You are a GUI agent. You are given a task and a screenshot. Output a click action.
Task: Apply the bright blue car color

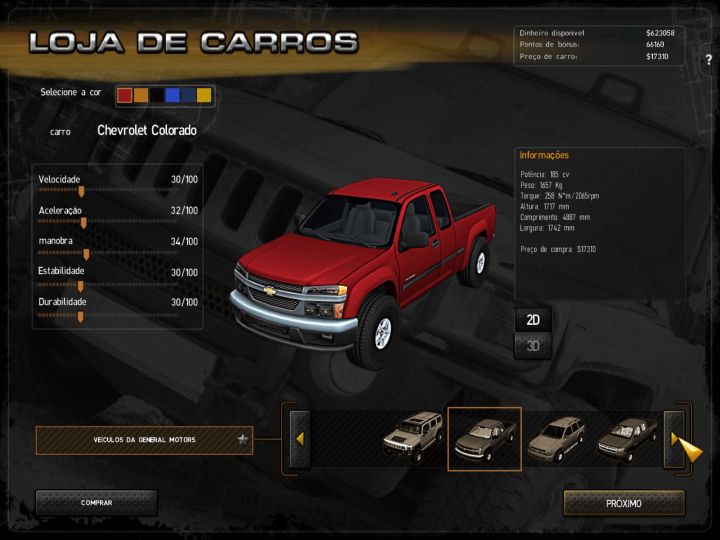tap(173, 95)
